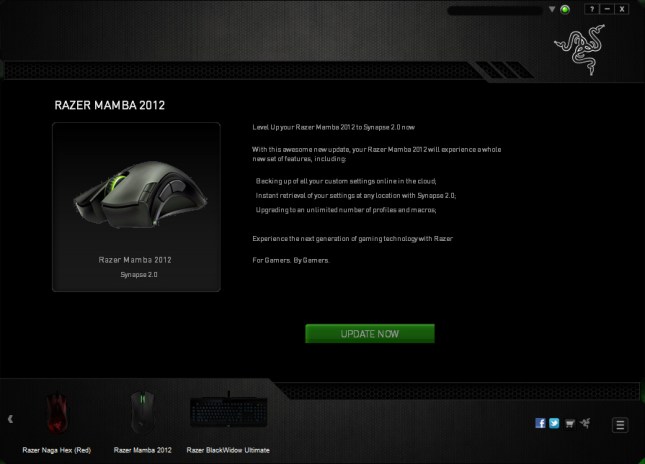
Task: Select the Razer Naga Hex (Red) device
Action: click(x=56, y=413)
